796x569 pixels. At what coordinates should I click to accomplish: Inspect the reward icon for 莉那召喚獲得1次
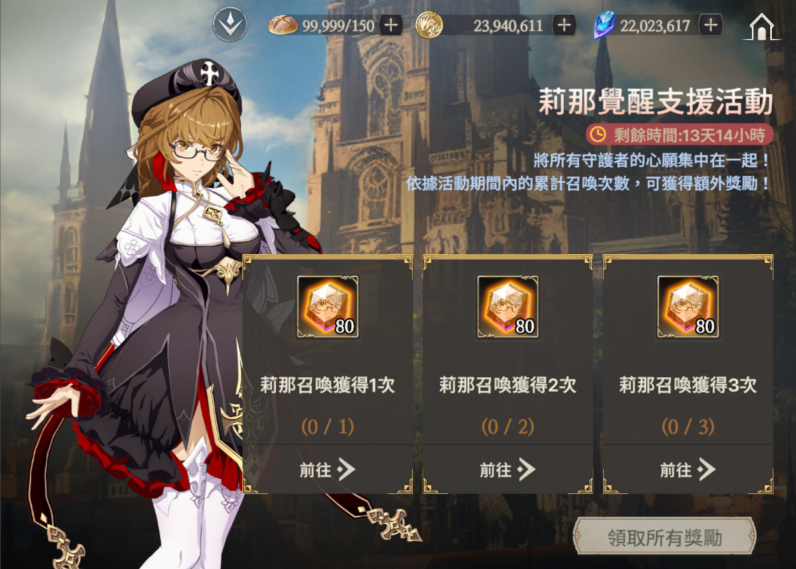pos(328,307)
